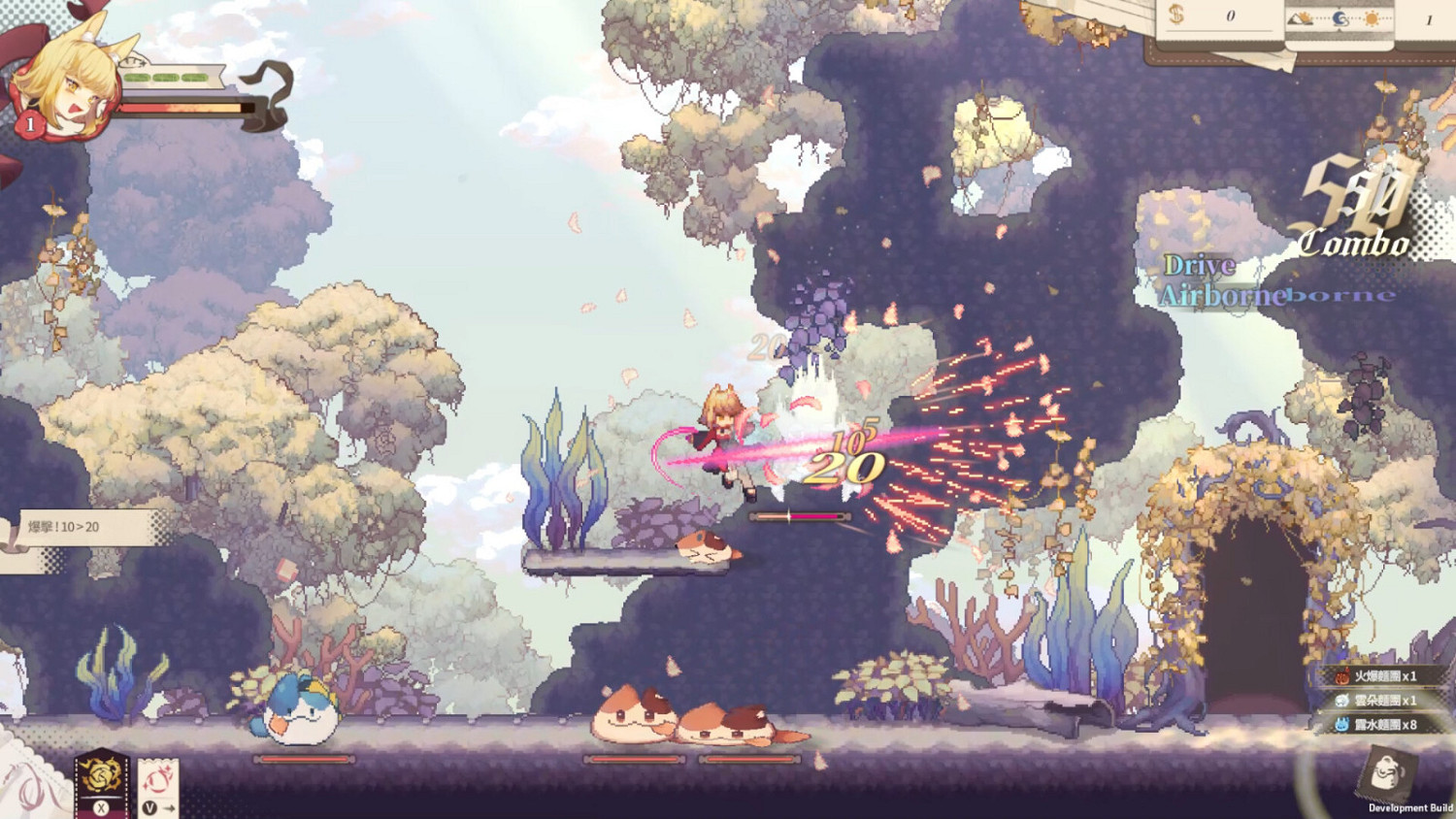Expand the arrow next to the V skill ticket
1456x819 pixels.
click(x=169, y=807)
